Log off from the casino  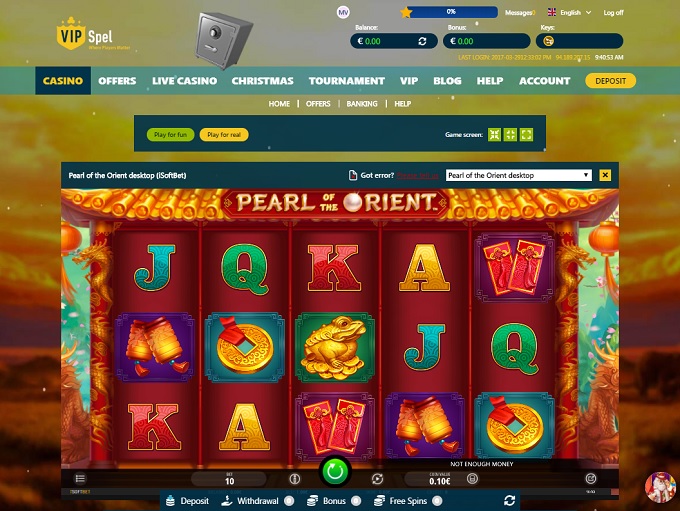(x=613, y=13)
